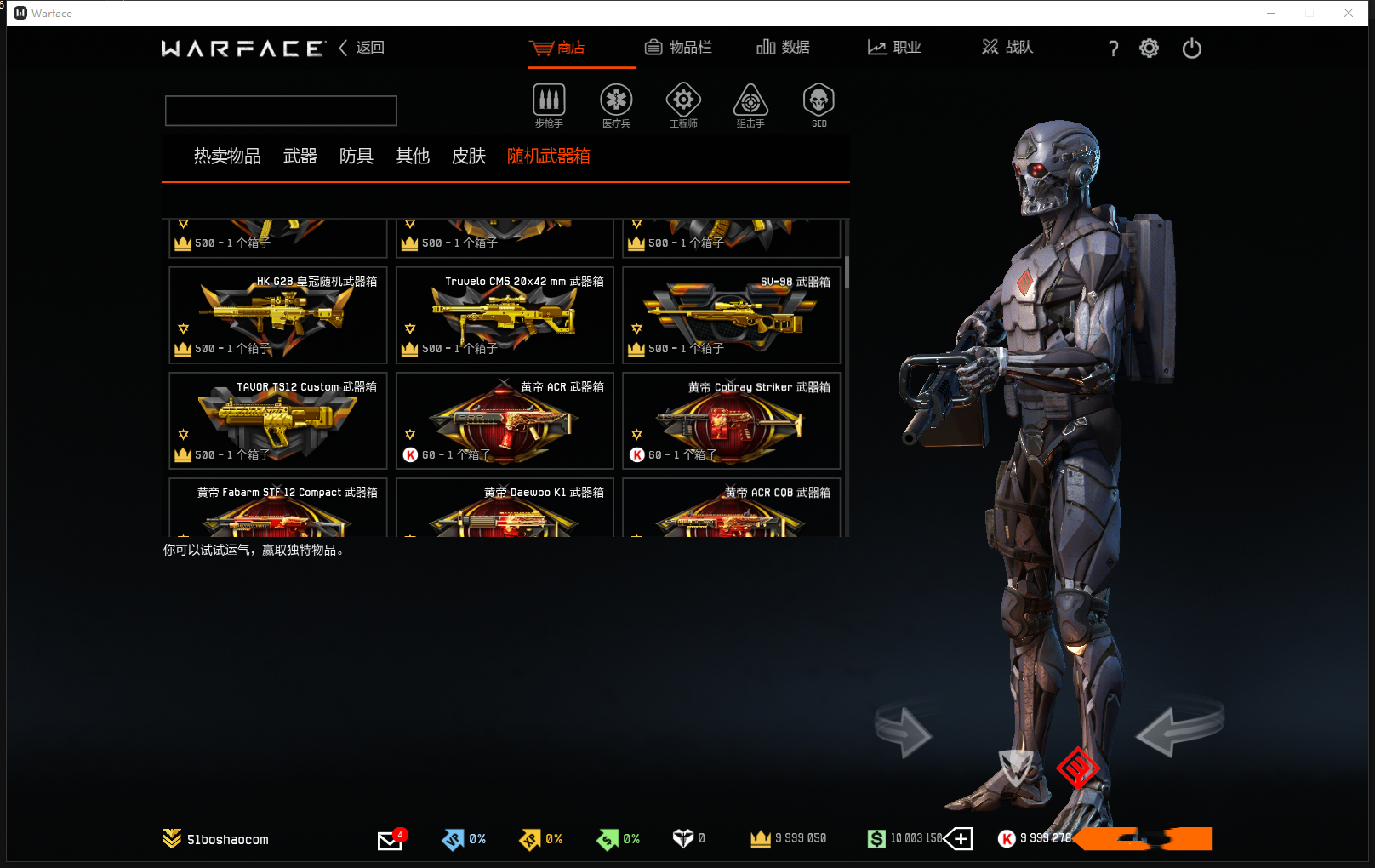Filter by 步枪手 rifleman class
This screenshot has height=868, width=1375.
[x=549, y=105]
